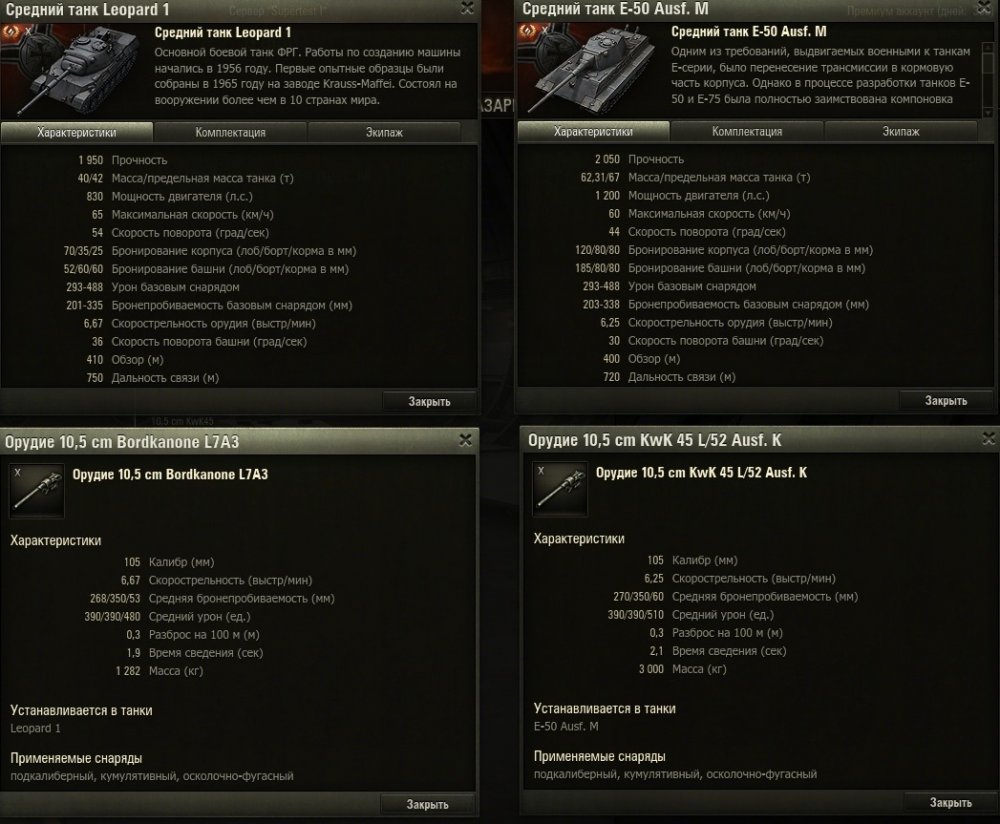
Task: Click Закрыть in the KwK 45 L/52 window
Action: [950, 802]
